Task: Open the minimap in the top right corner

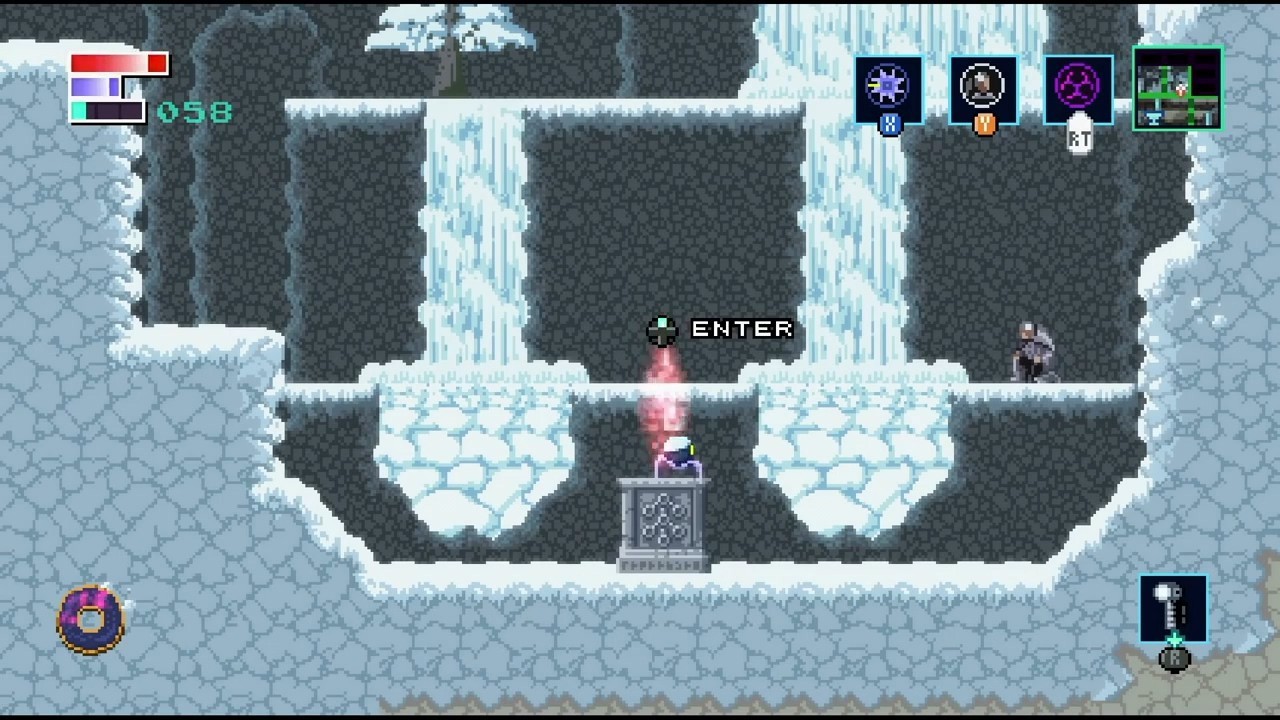Action: tap(1177, 88)
